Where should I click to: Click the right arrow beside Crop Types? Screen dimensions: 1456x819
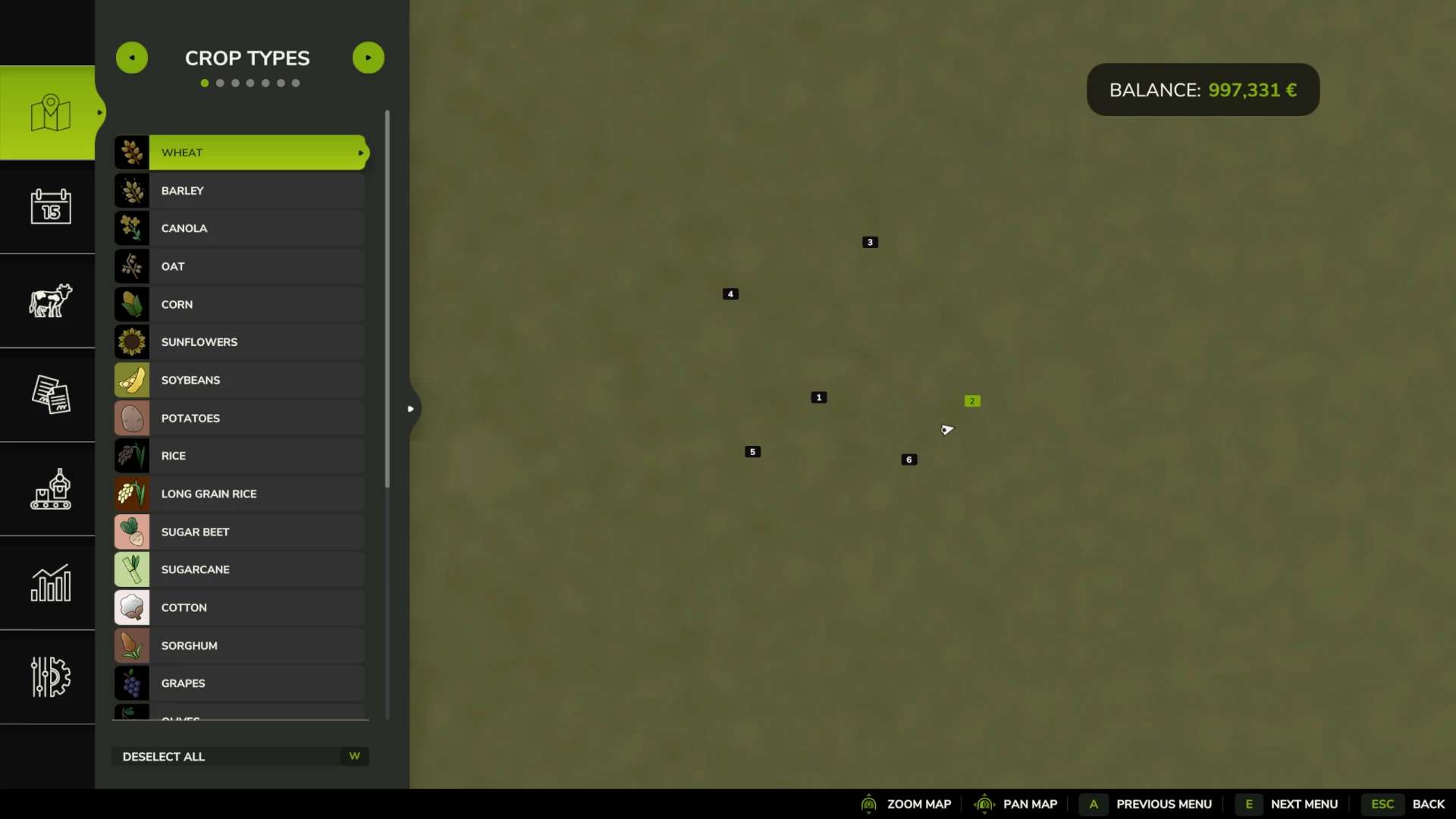coord(368,57)
